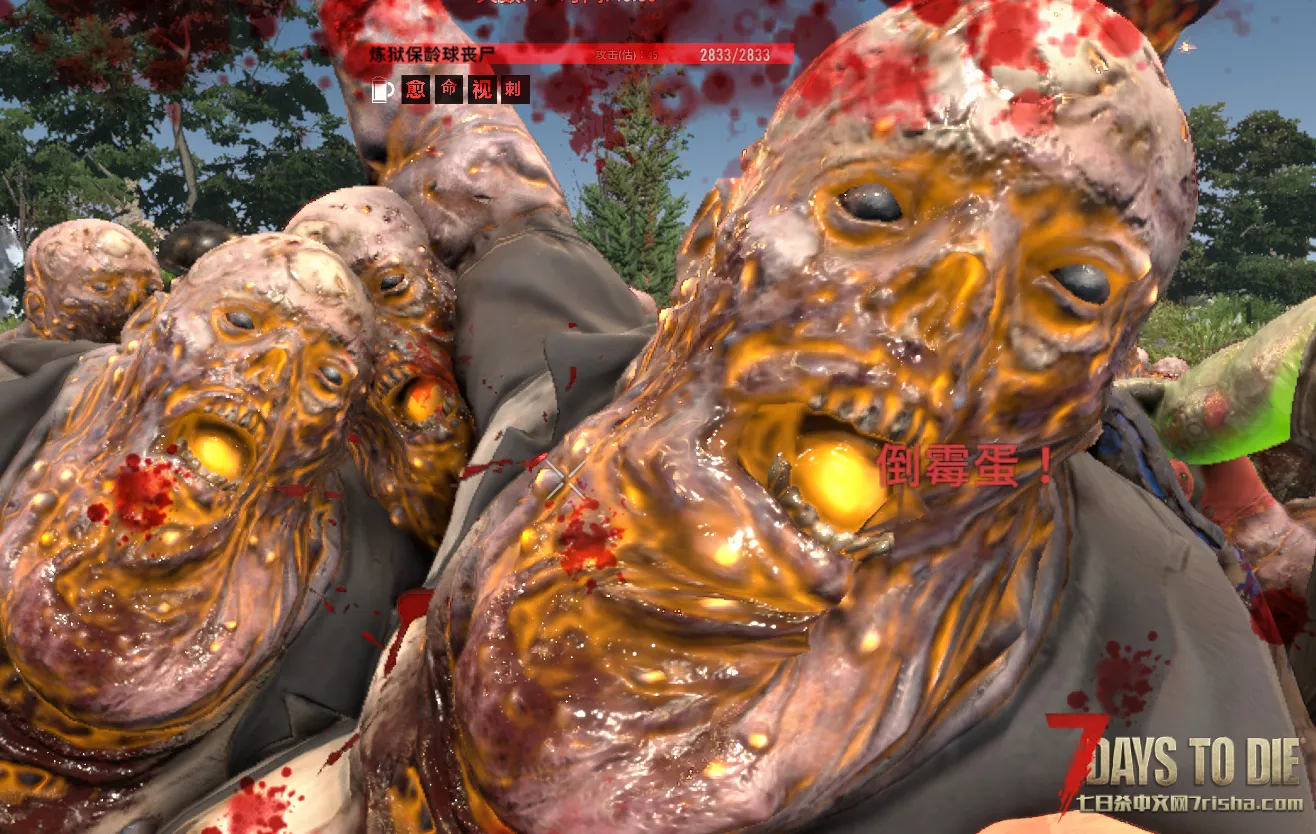
Task: Select the 刺 enemy trait icon
Action: (x=515, y=90)
